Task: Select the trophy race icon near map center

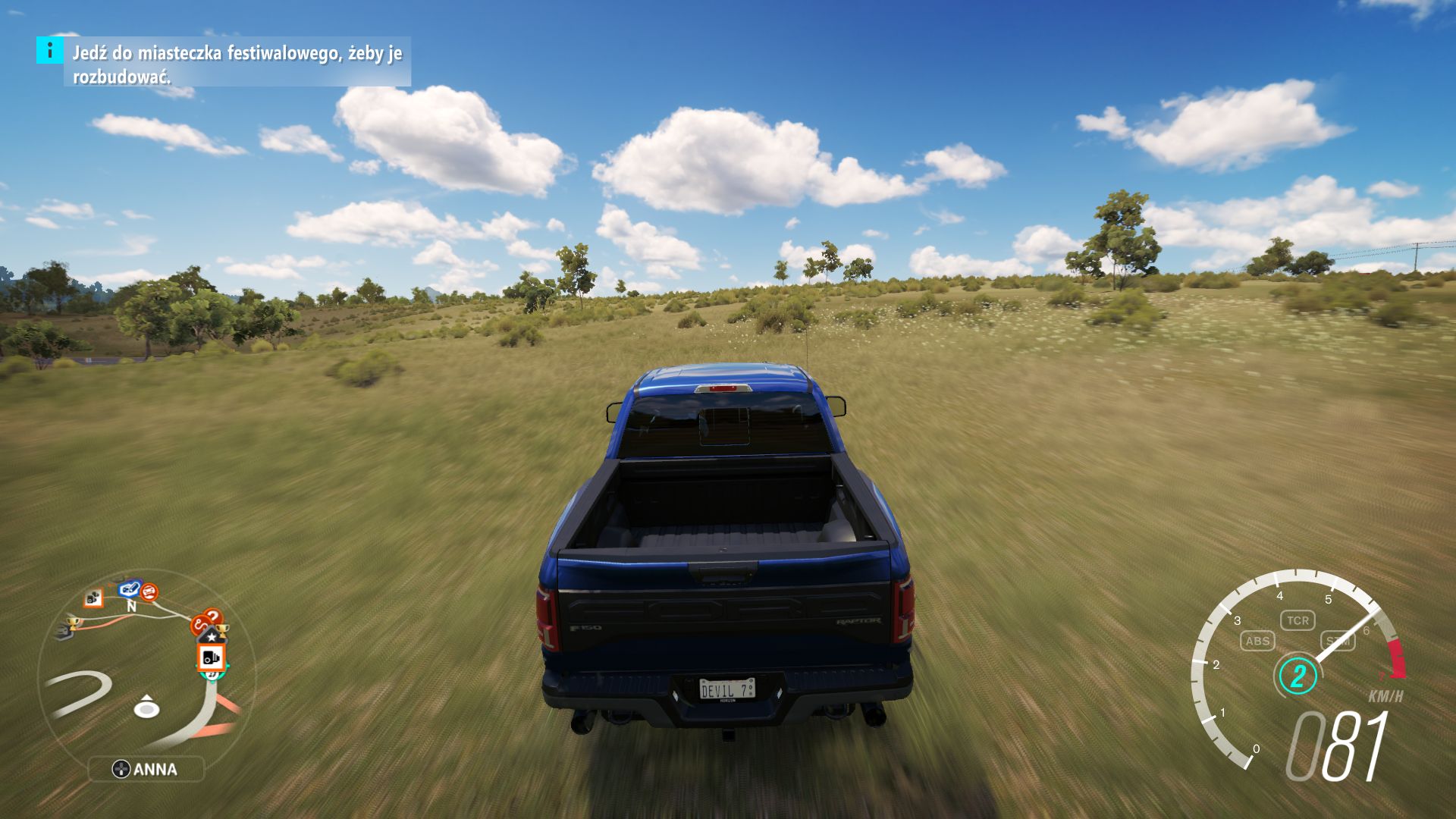Action: (x=223, y=631)
